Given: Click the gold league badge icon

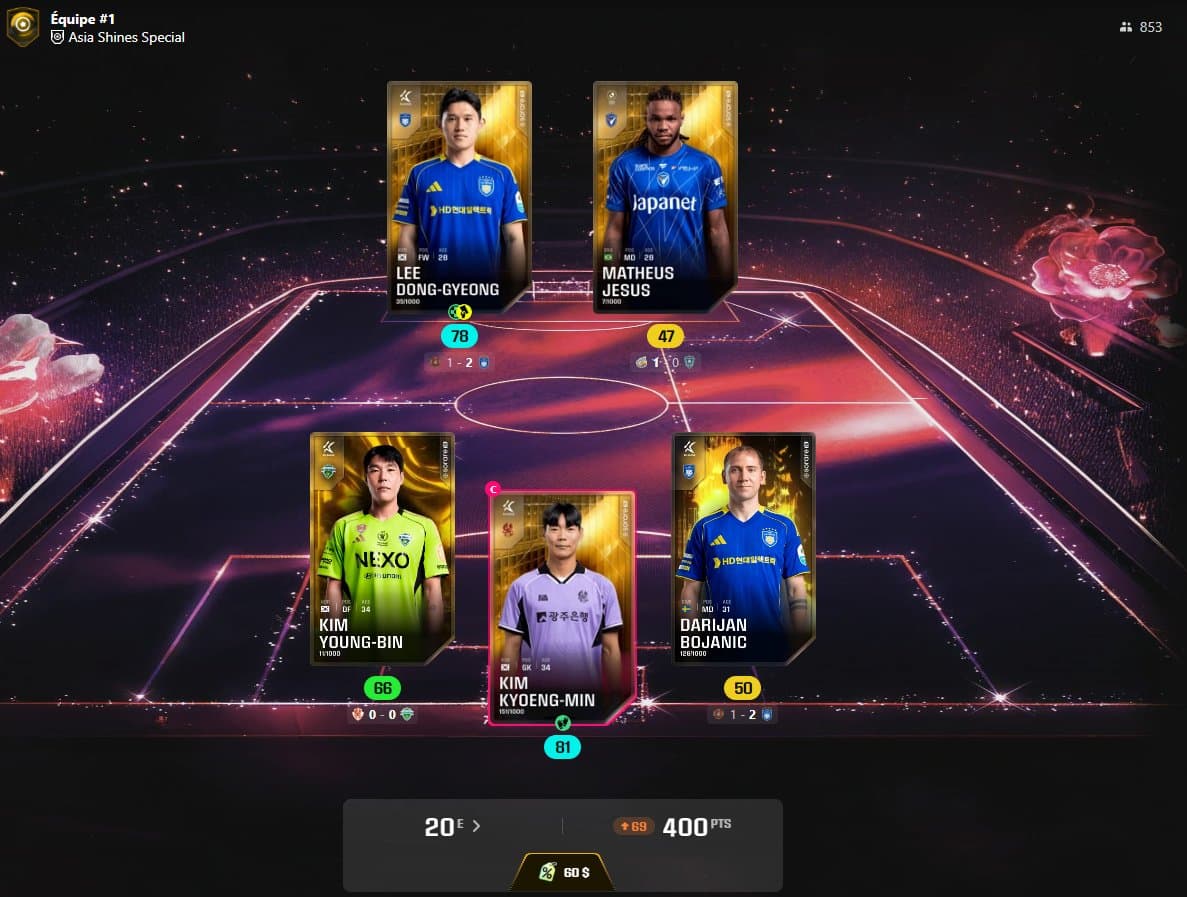Looking at the screenshot, I should tap(23, 27).
